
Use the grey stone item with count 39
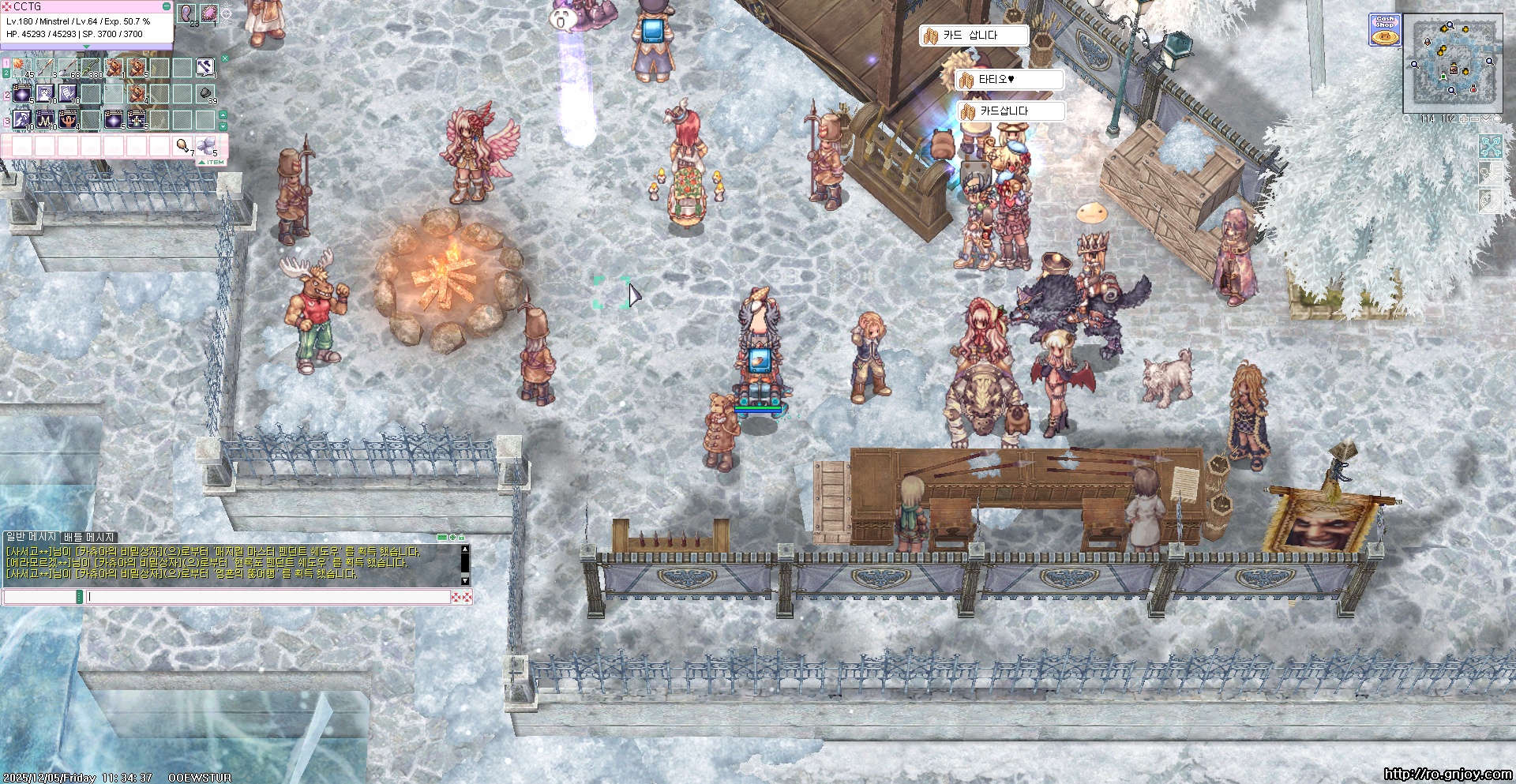pos(206,94)
